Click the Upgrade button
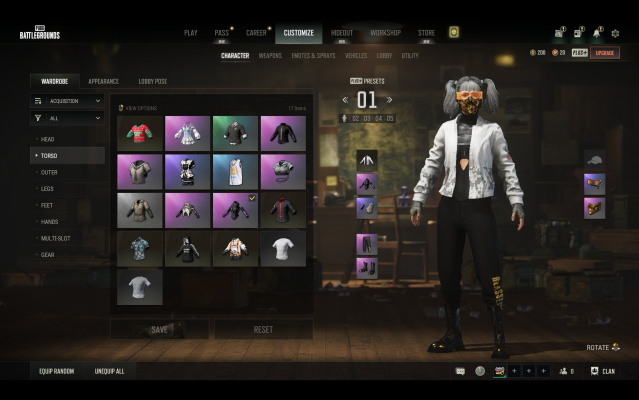 pyautogui.click(x=604, y=53)
